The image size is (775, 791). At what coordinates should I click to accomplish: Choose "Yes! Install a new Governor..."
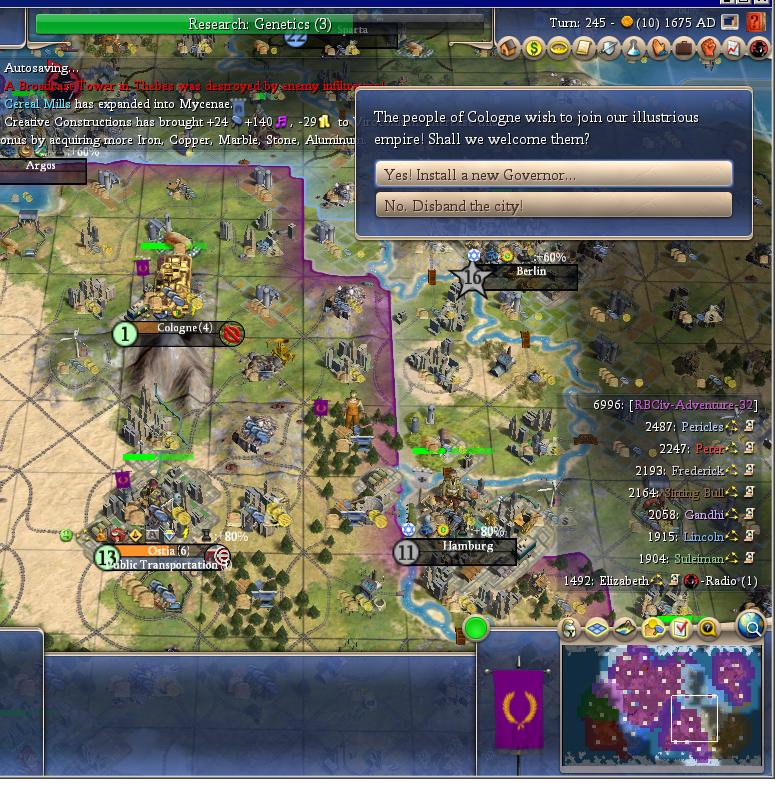[x=553, y=174]
